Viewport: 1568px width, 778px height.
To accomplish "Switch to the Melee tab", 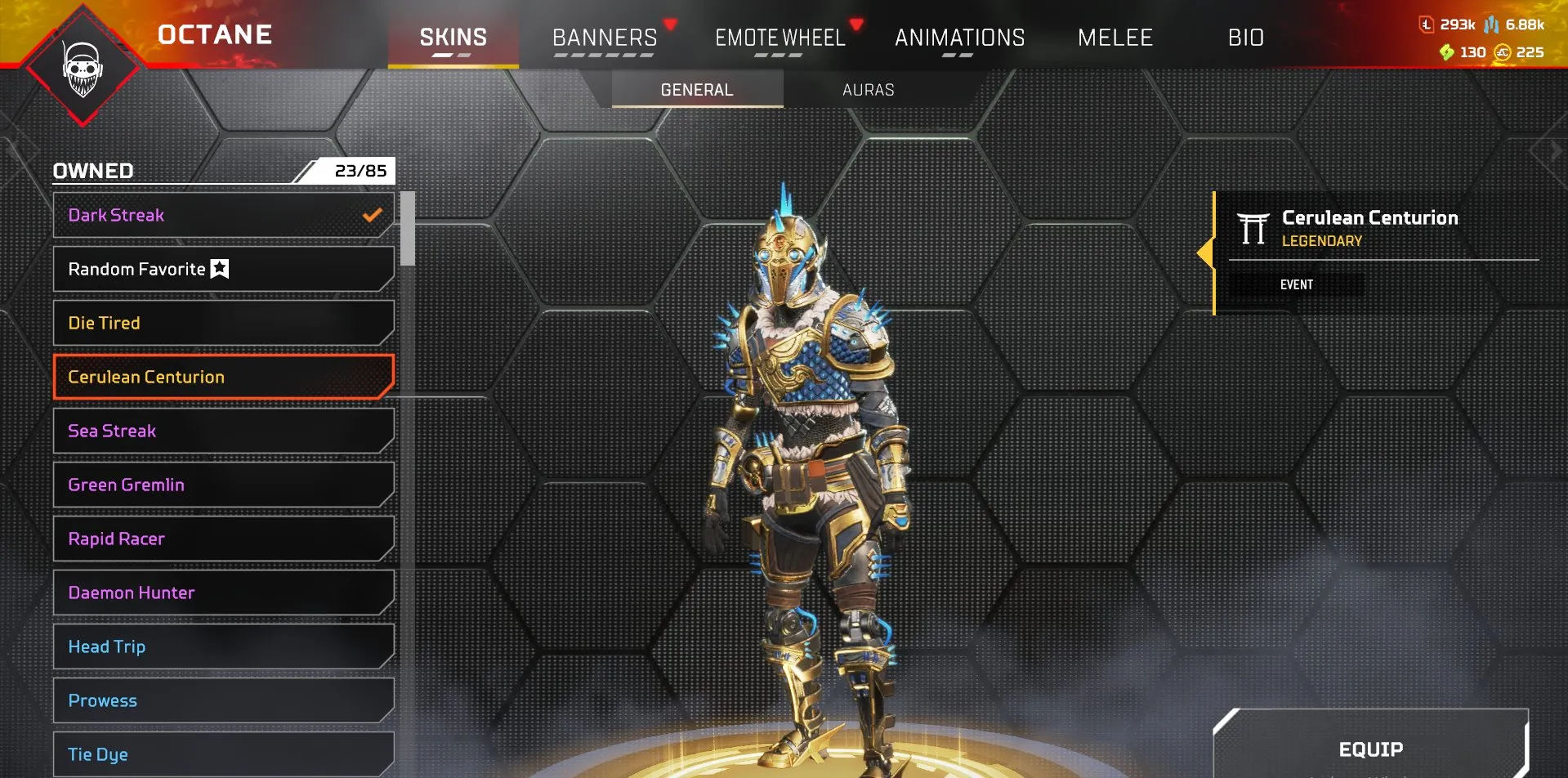I will pos(1115,38).
